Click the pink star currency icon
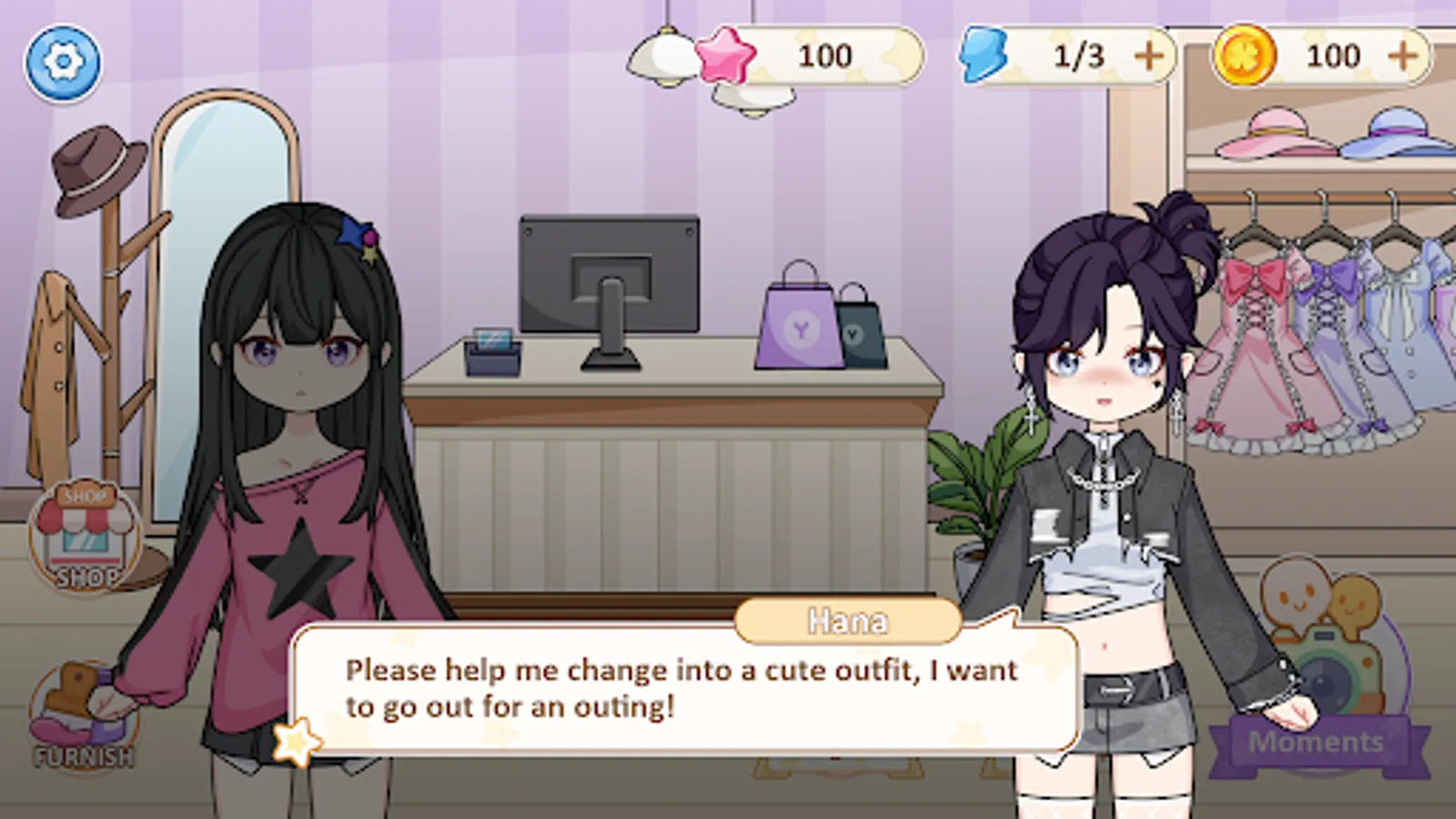Viewport: 1456px width, 819px height. click(723, 56)
